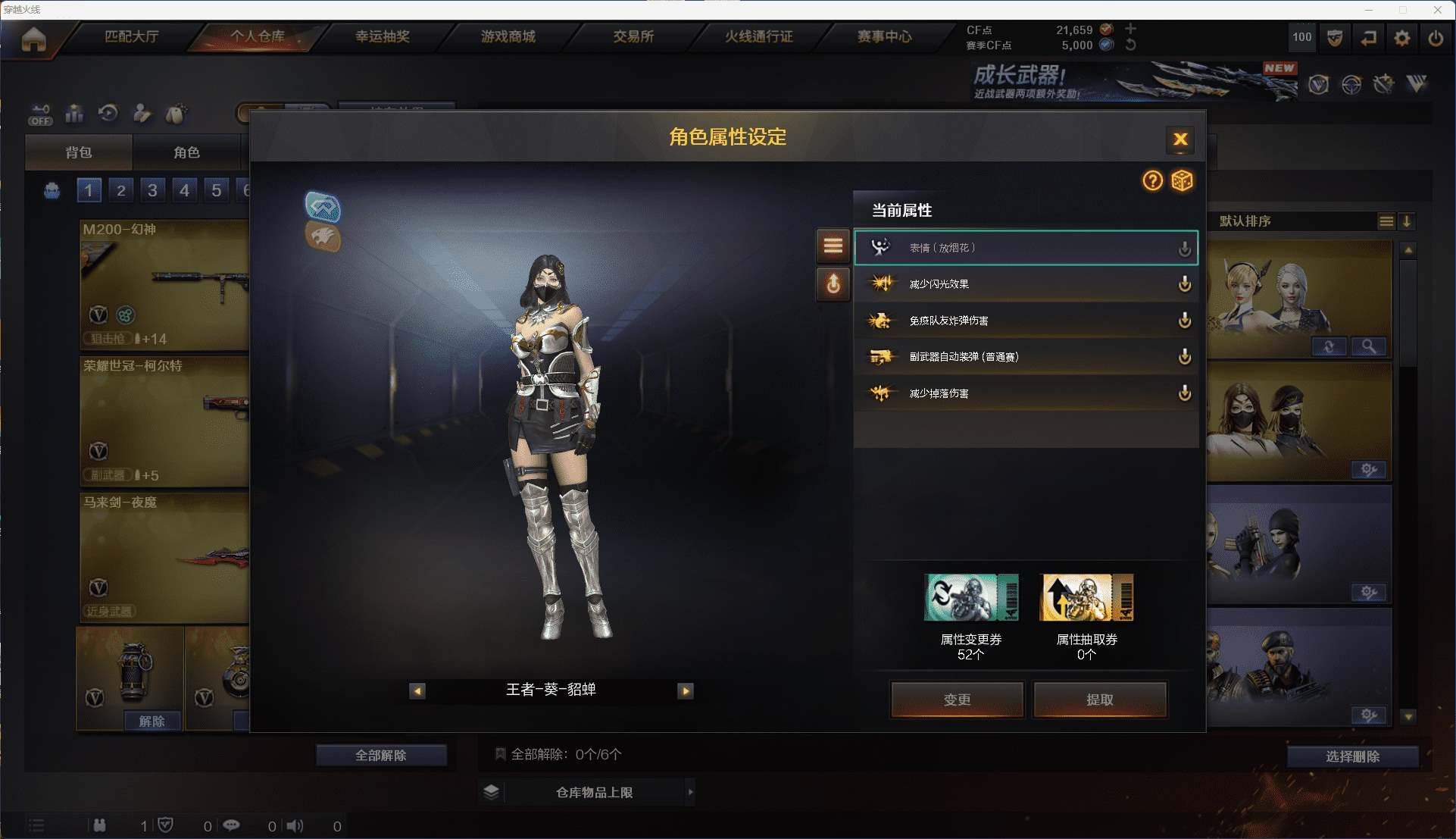1456x839 pixels.
Task: Select the 副武器自动装弹 attribute row
Action: pos(1025,357)
